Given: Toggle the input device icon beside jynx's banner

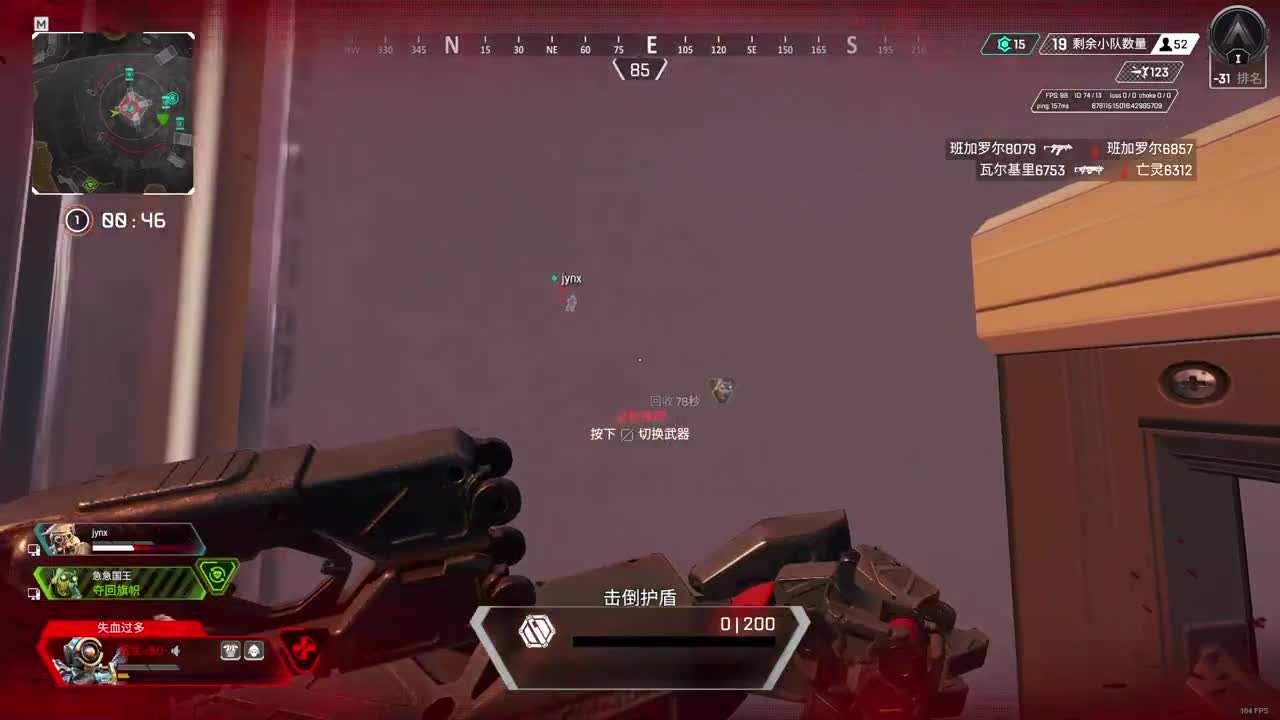Looking at the screenshot, I should pos(33,547).
